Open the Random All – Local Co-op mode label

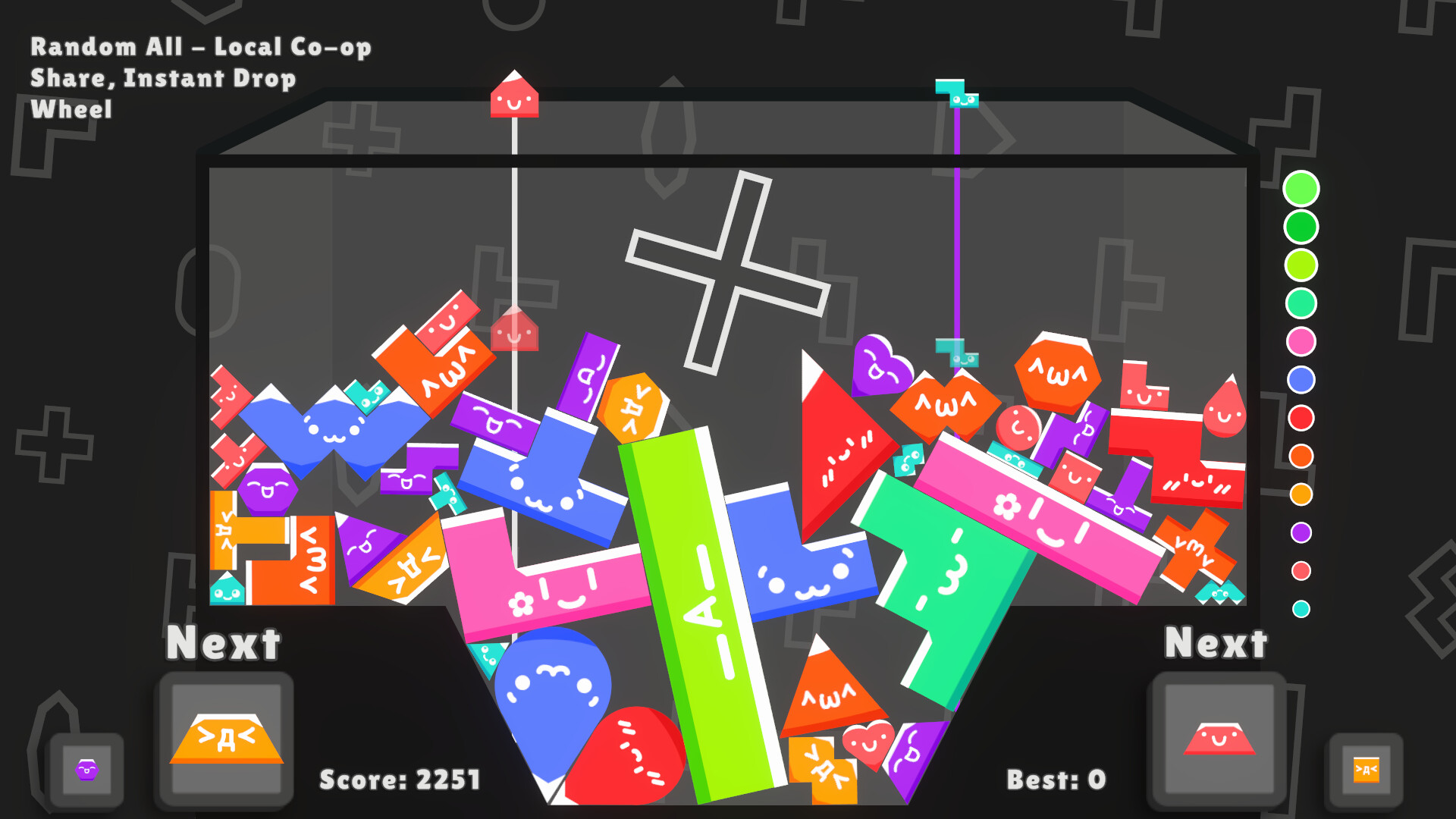[x=200, y=47]
